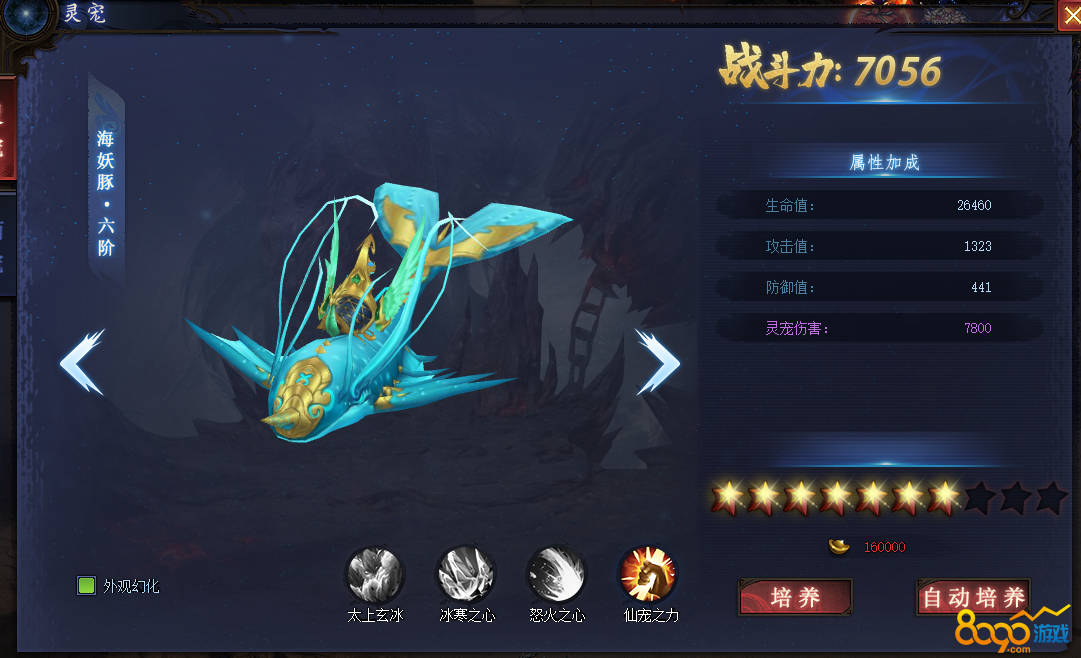The width and height of the screenshot is (1081, 658).
Task: Toggle the 外观幻化 checkbox
Action: 87,586
